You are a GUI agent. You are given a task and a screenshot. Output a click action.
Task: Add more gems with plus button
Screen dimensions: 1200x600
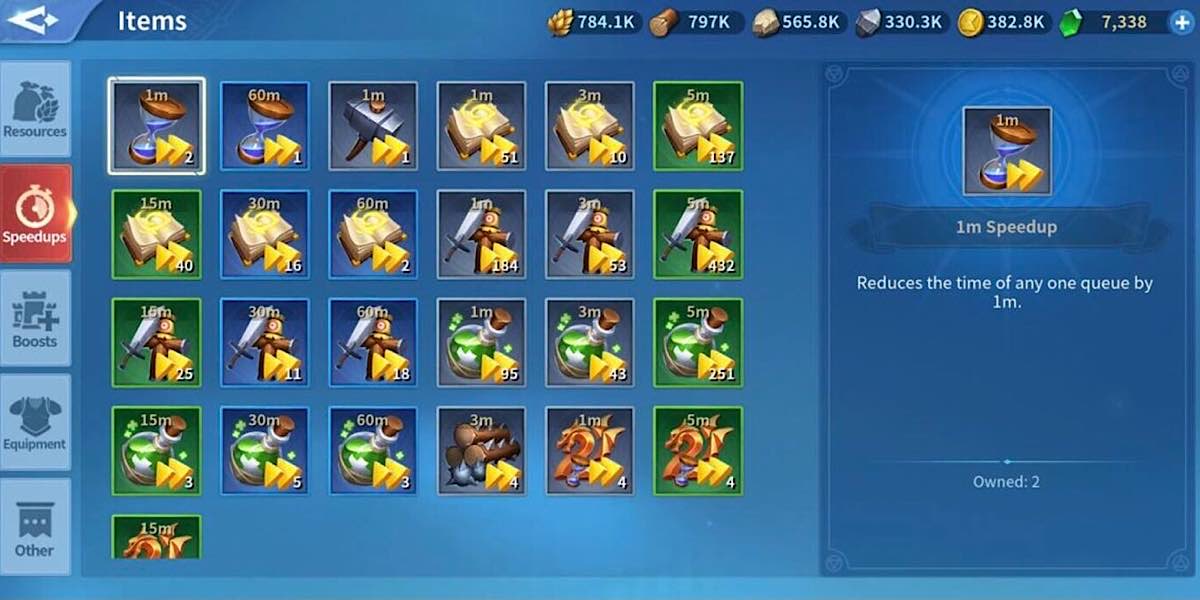(1181, 22)
